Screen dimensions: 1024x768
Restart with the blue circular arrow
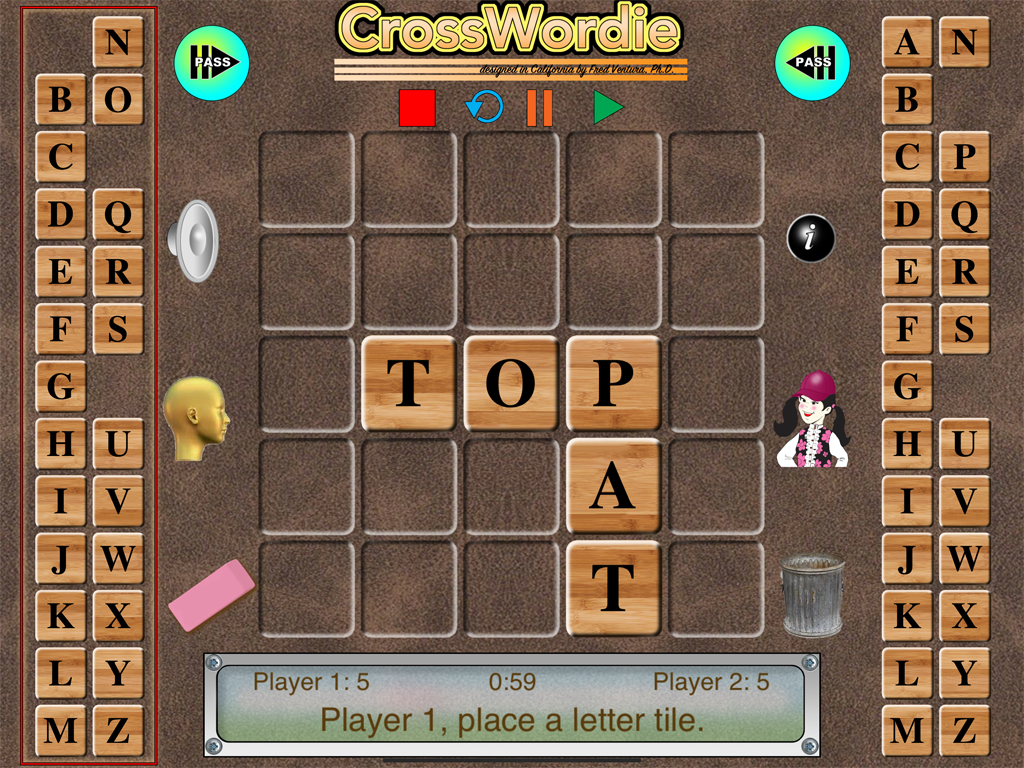point(484,106)
